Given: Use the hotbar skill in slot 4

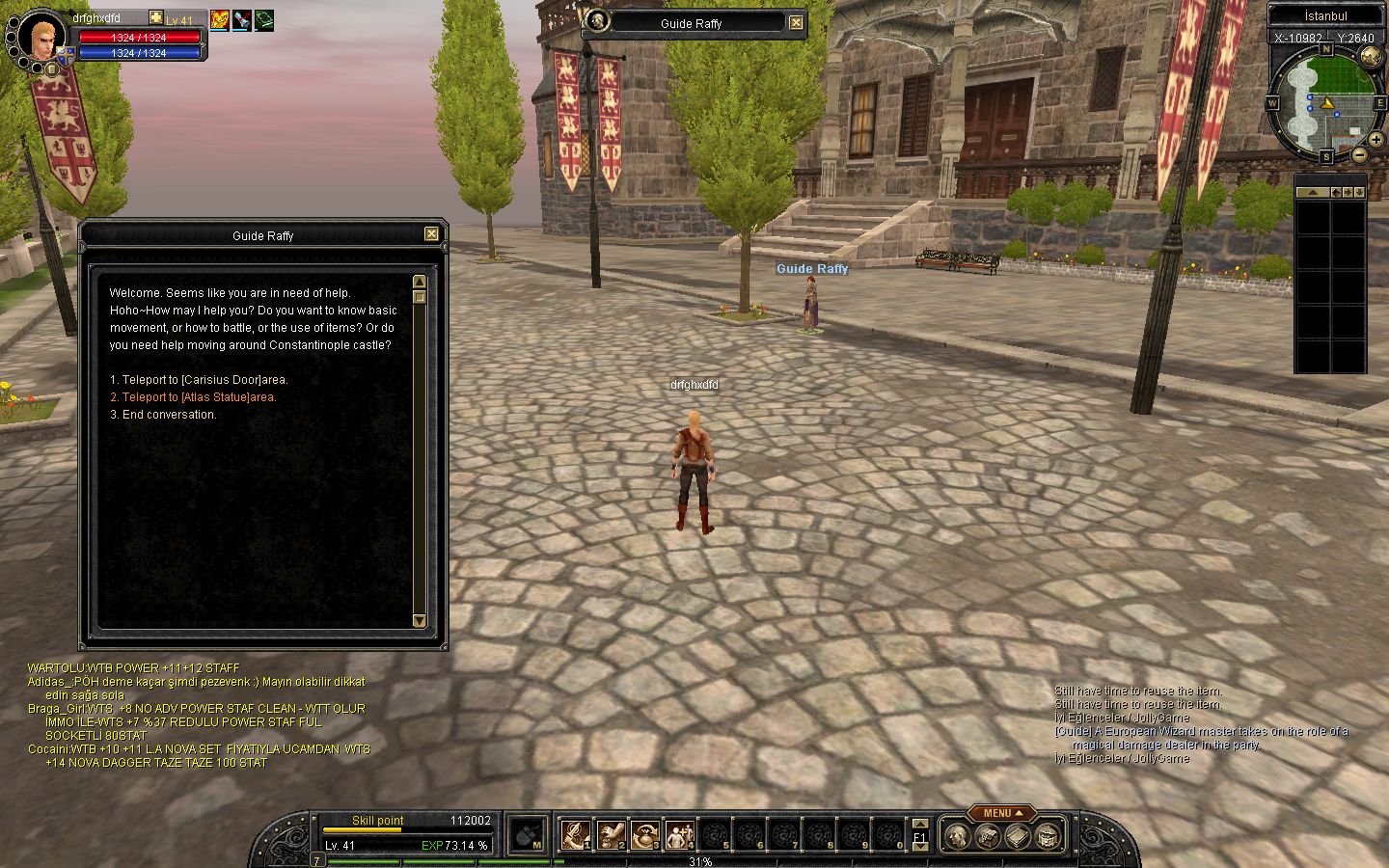Looking at the screenshot, I should coord(680,834).
